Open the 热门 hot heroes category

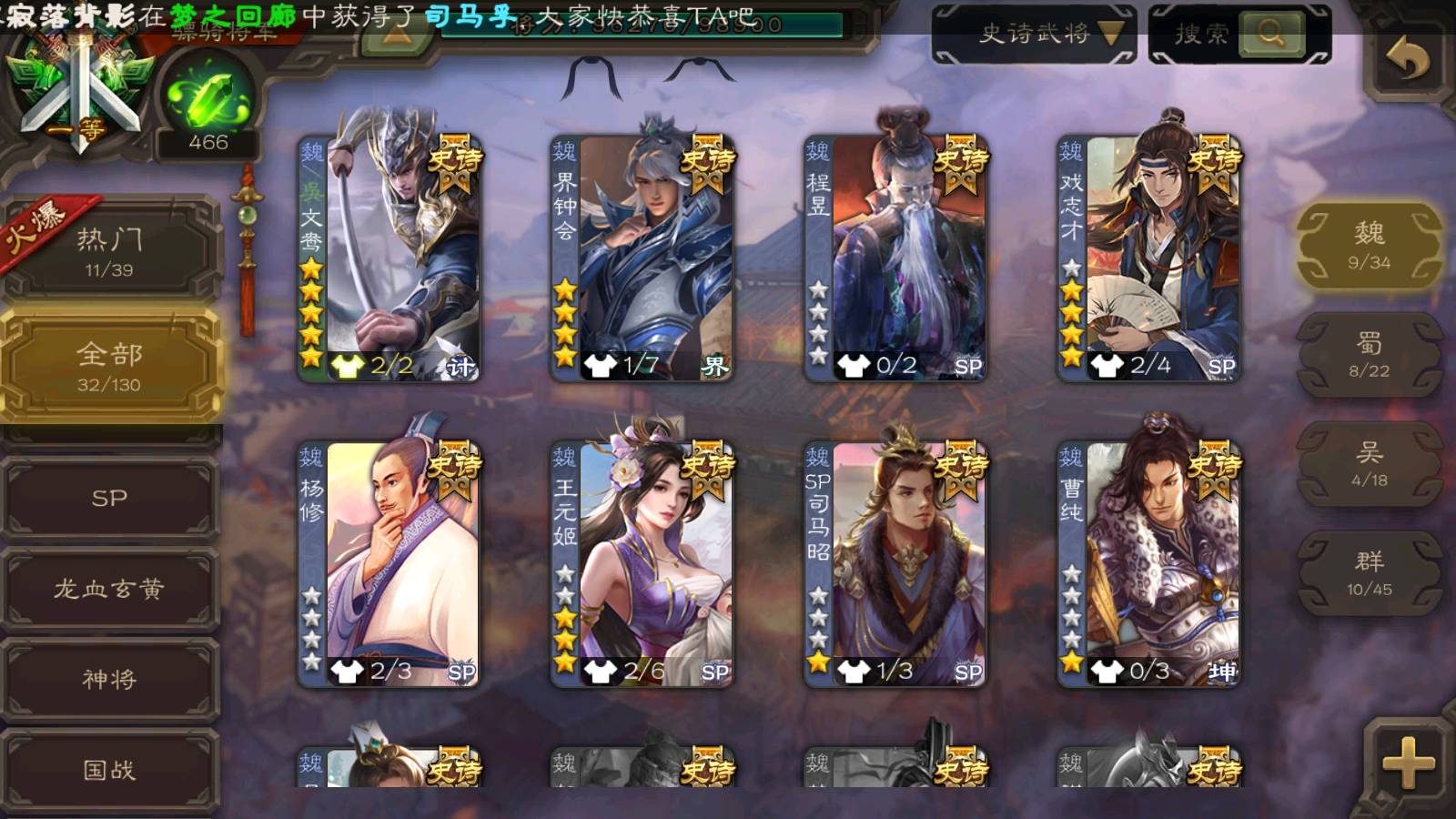pyautogui.click(x=109, y=250)
